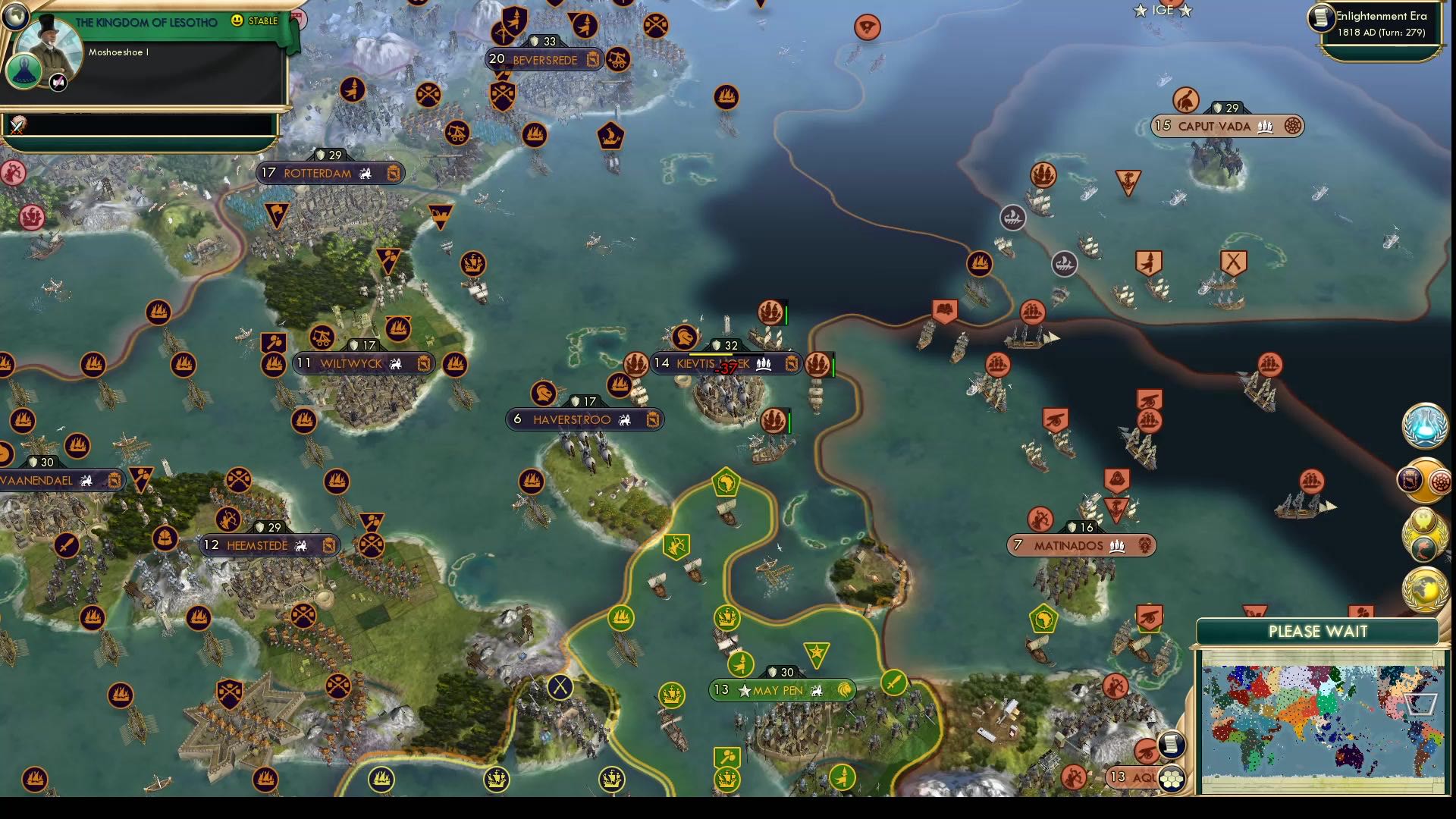Click the frigate unit flag beside Kievtis Hoek
Viewport: 1456px width, 819px height.
[x=819, y=364]
